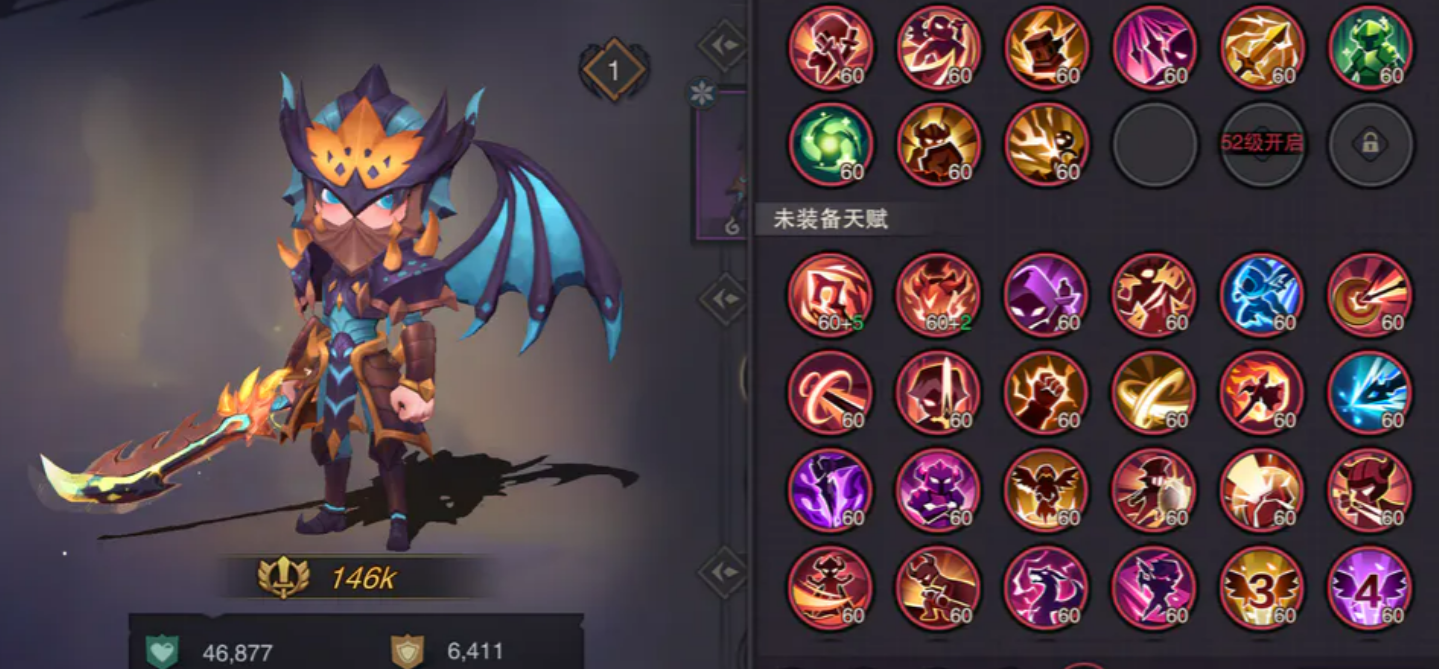Equip the glowing raised fist talent
Screen dimensions: 1439x669
point(1046,392)
